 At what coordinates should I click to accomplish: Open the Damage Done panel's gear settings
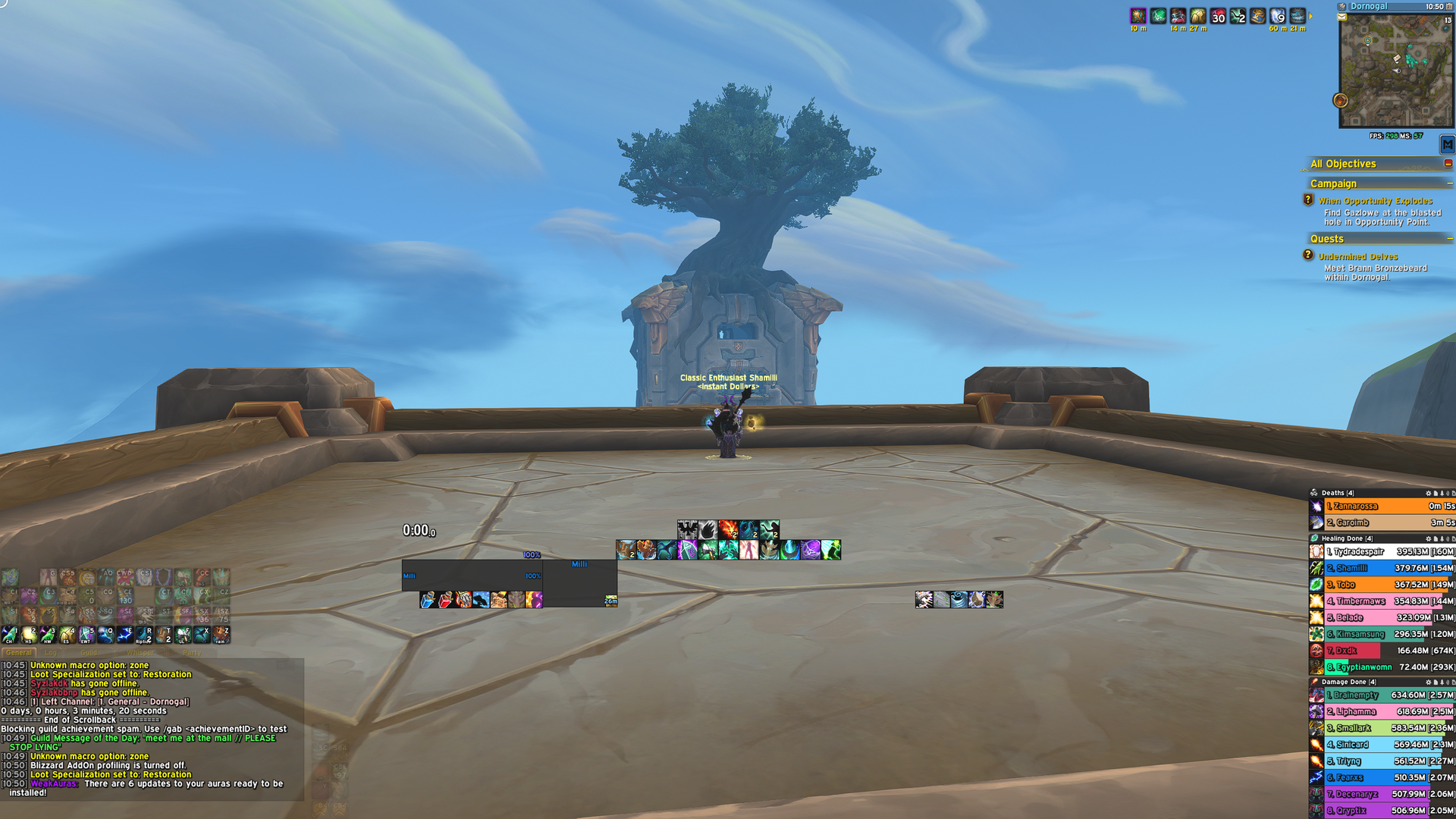[x=1428, y=682]
